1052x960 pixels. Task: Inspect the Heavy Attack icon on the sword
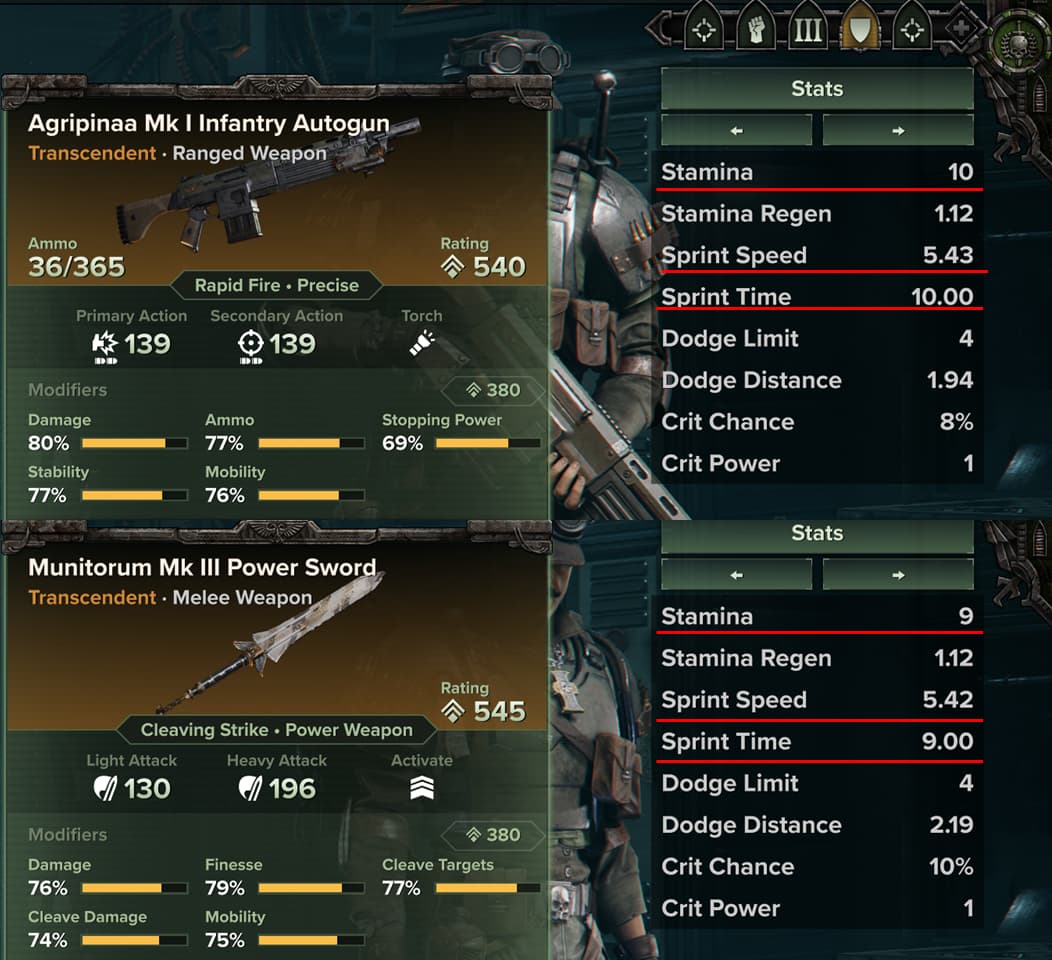pyautogui.click(x=251, y=789)
